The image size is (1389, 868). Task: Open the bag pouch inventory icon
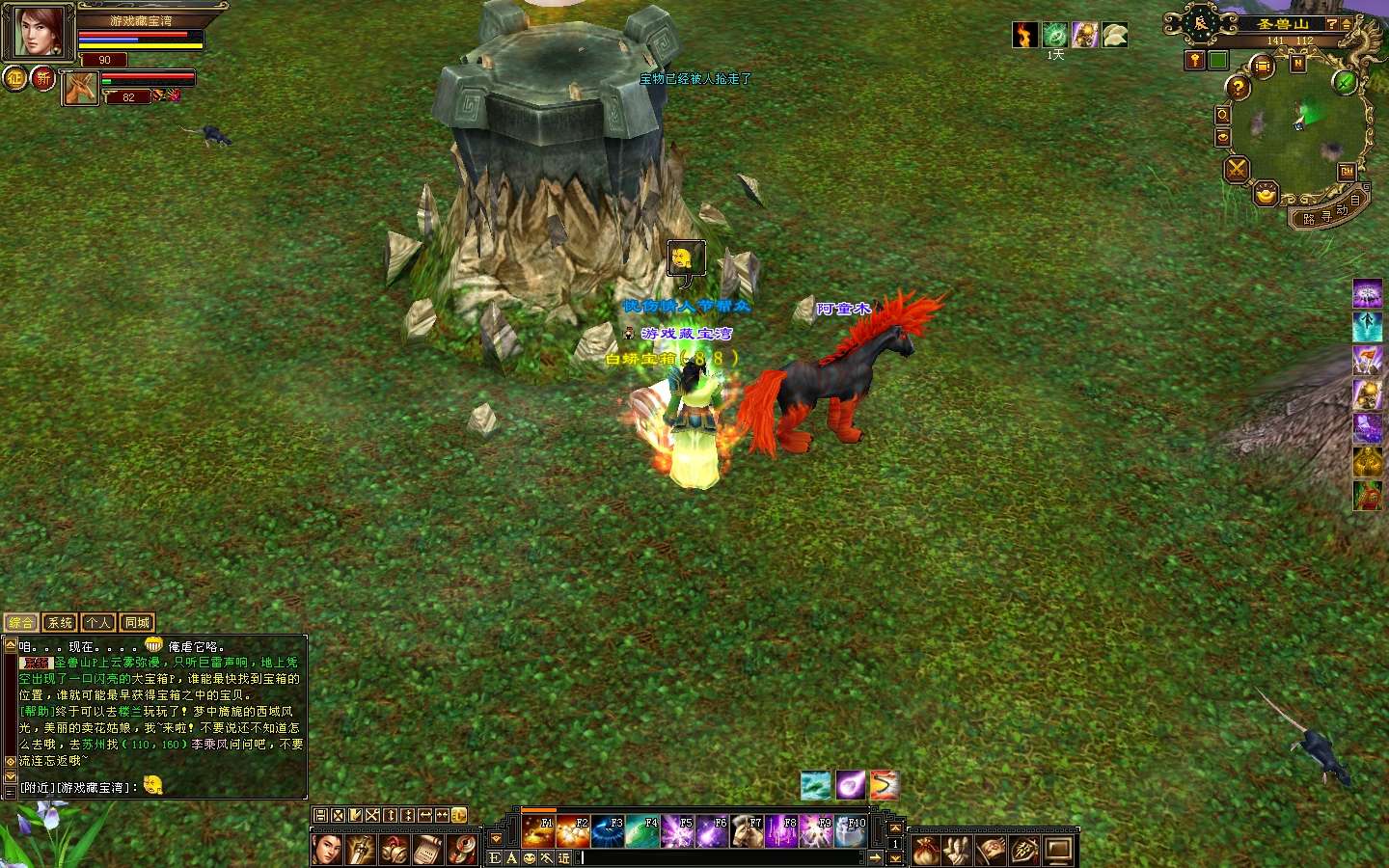pos(926,851)
